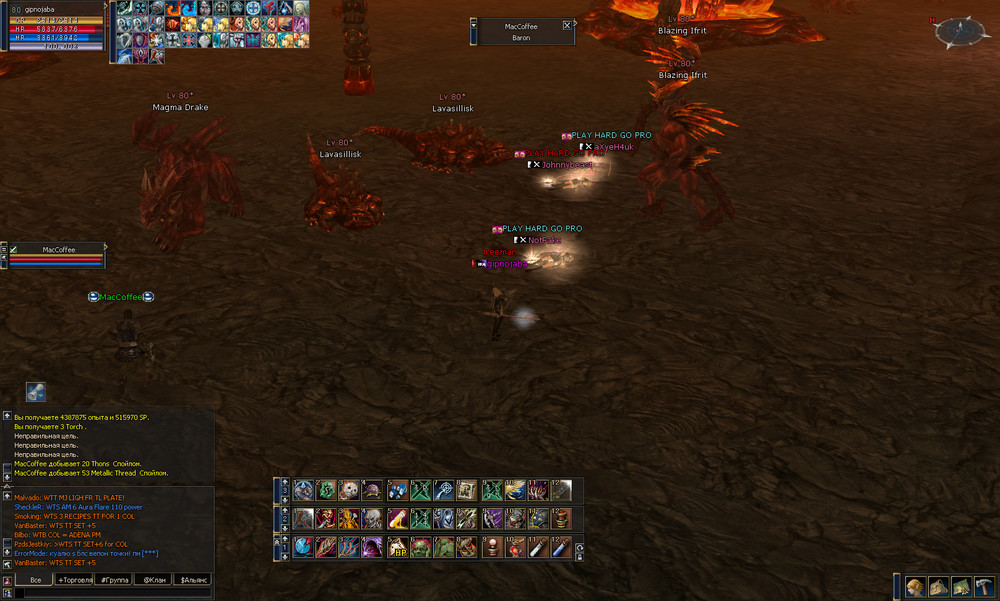Open the compass radar in the corner

coord(957,33)
